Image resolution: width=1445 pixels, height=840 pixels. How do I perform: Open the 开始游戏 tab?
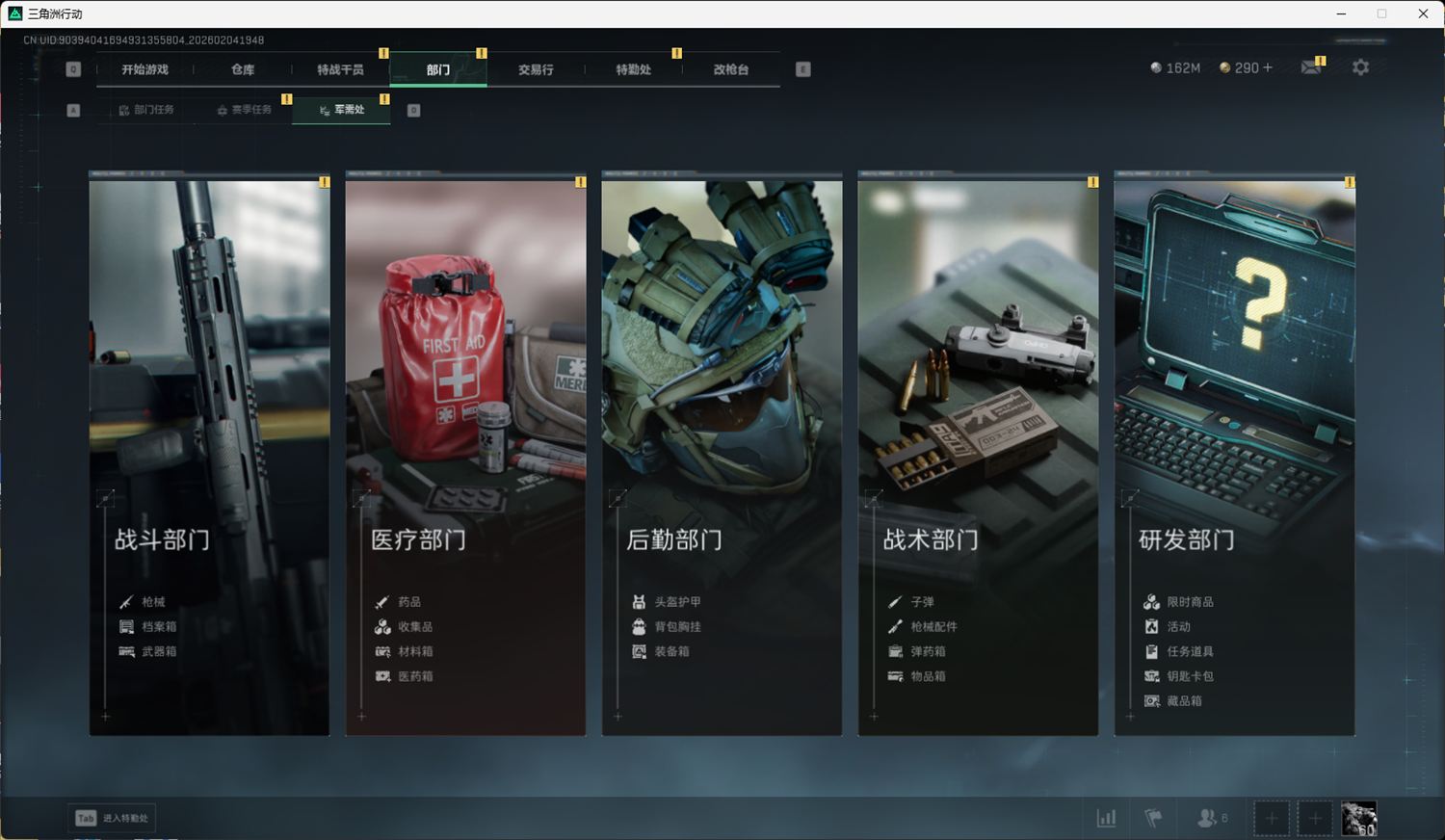[144, 69]
